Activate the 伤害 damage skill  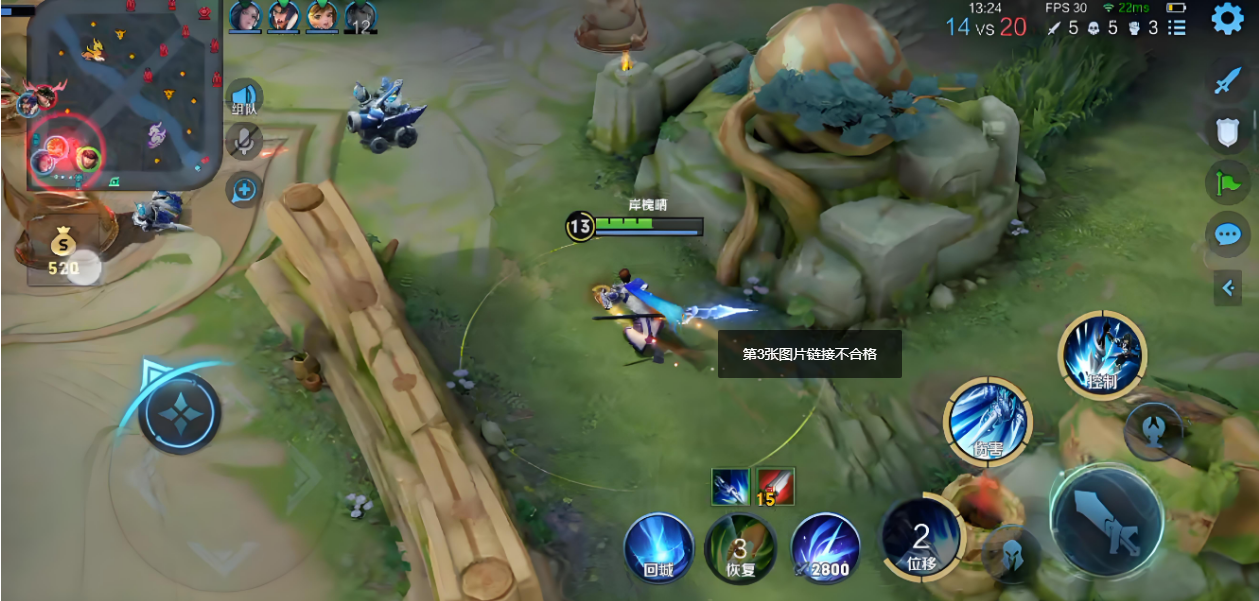click(989, 421)
